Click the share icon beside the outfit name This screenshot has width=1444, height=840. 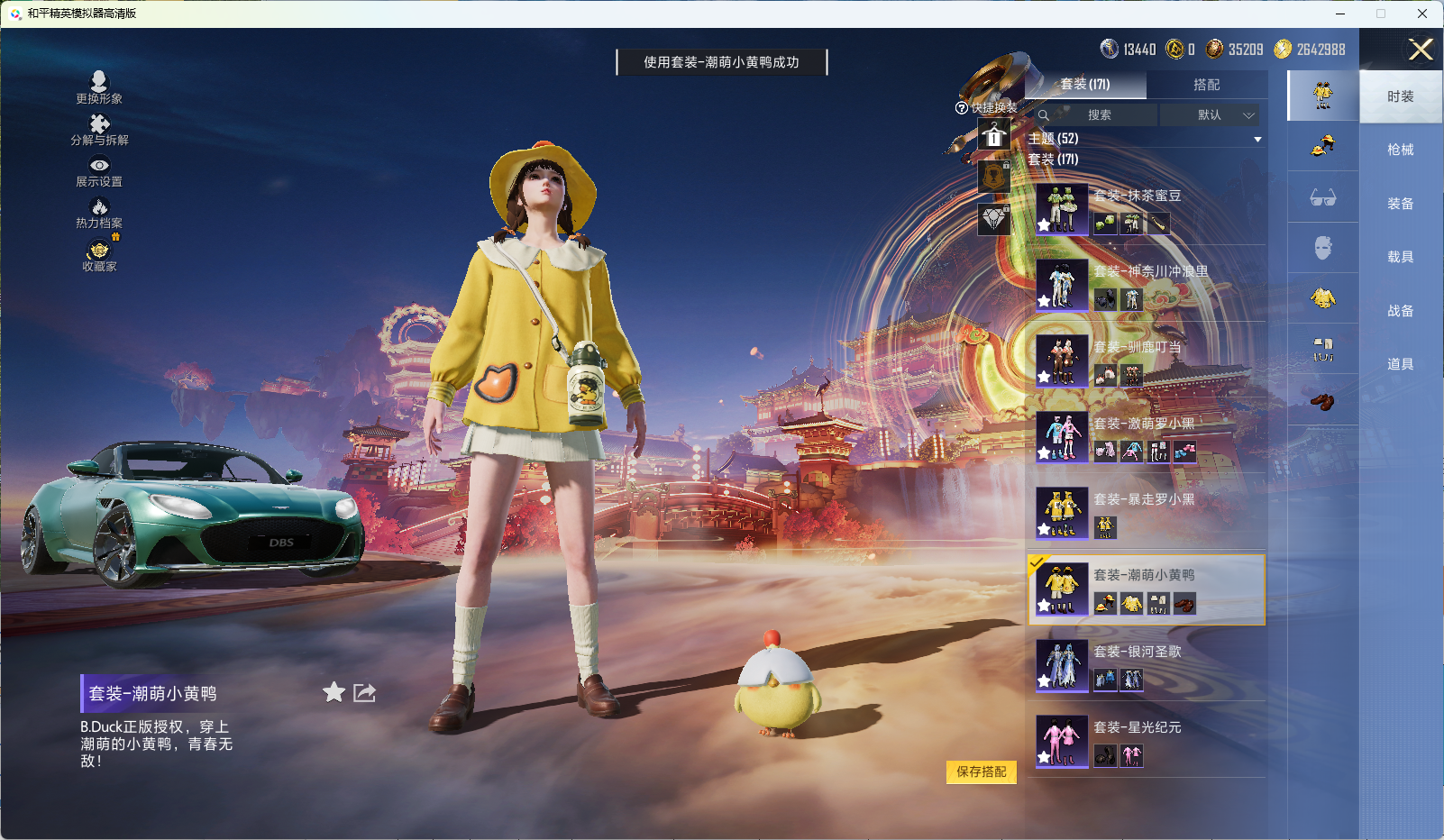[364, 693]
